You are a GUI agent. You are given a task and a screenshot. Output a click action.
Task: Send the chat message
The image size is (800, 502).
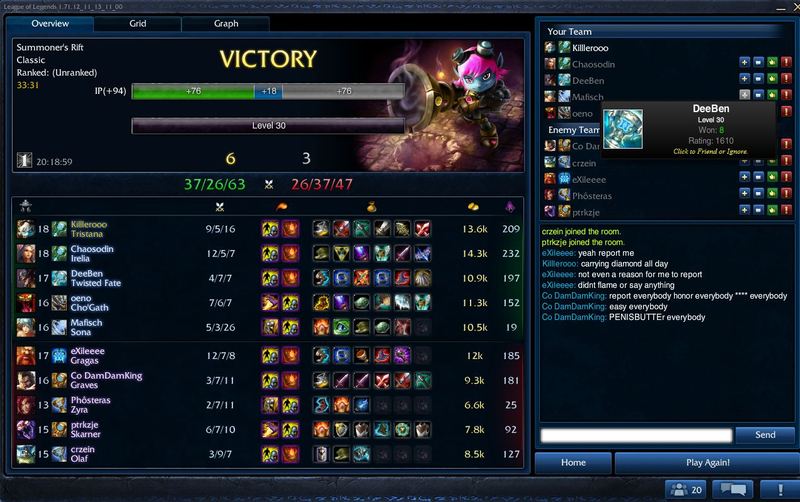tap(764, 435)
